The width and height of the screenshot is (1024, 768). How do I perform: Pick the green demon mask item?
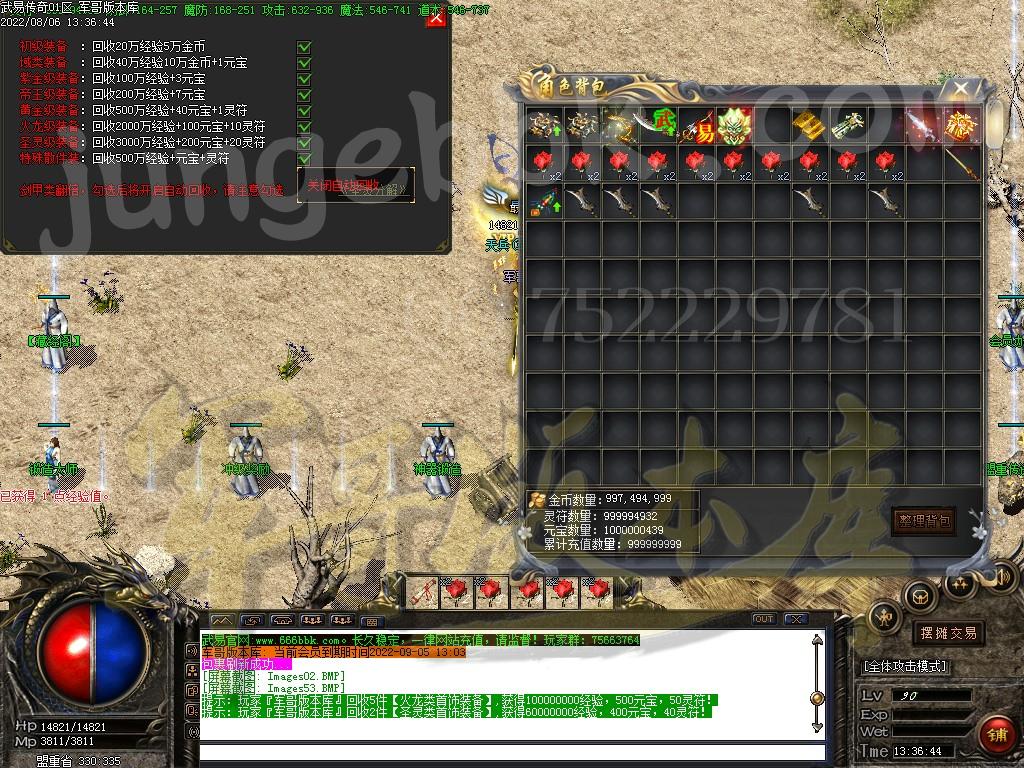[733, 125]
